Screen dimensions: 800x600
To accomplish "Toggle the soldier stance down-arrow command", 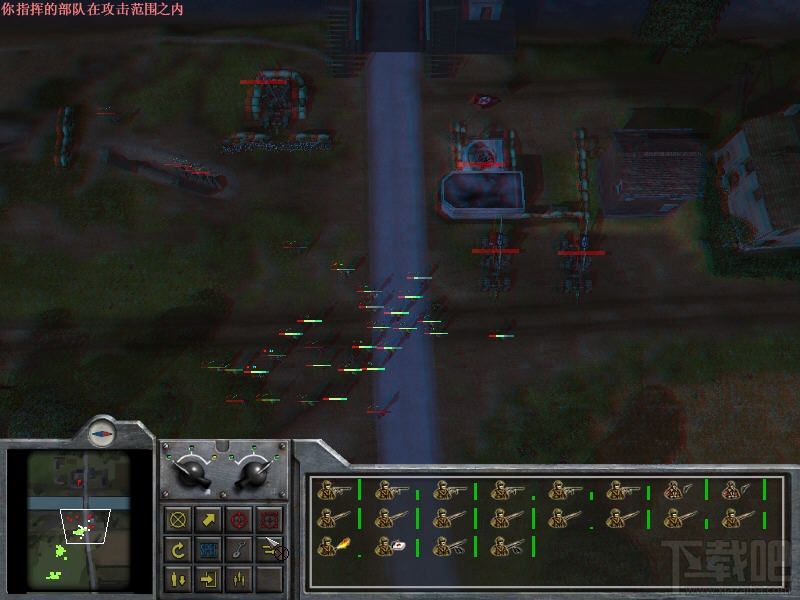I will 179,578.
